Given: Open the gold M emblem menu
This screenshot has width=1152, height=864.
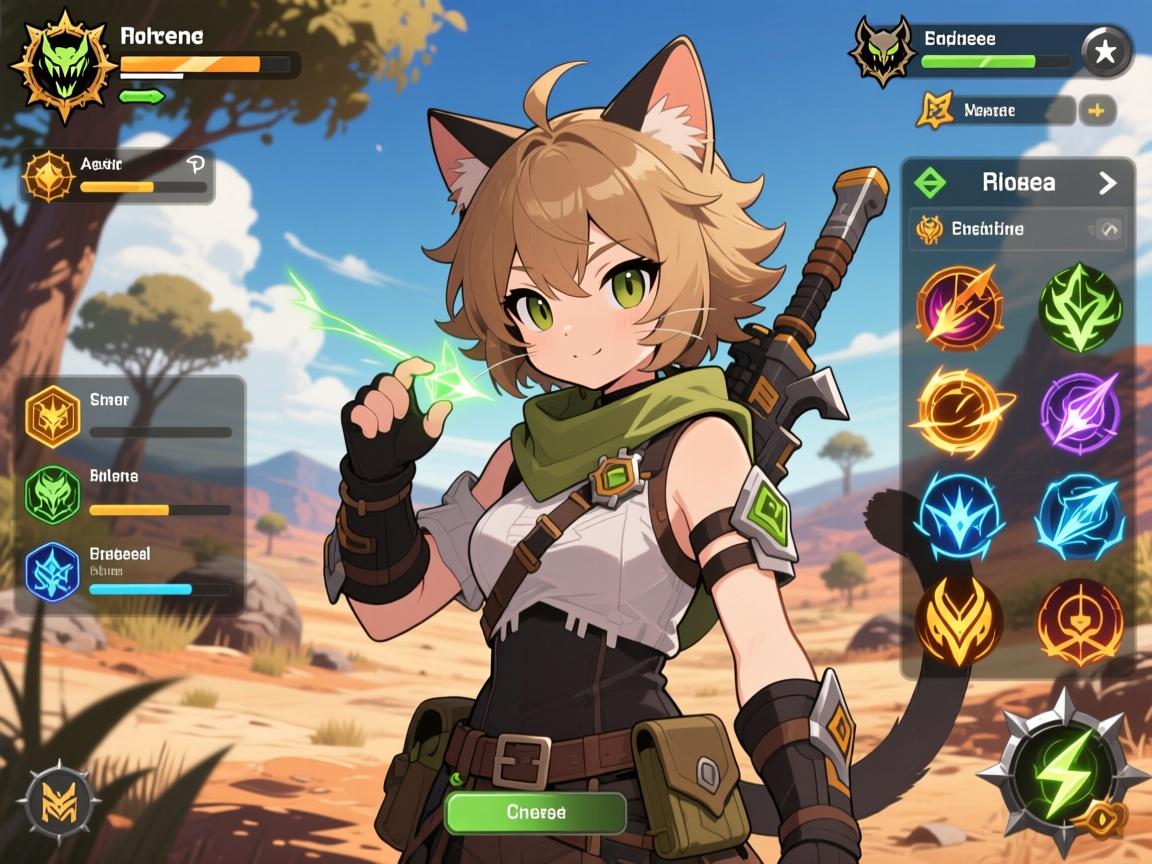Looking at the screenshot, I should click(57, 801).
